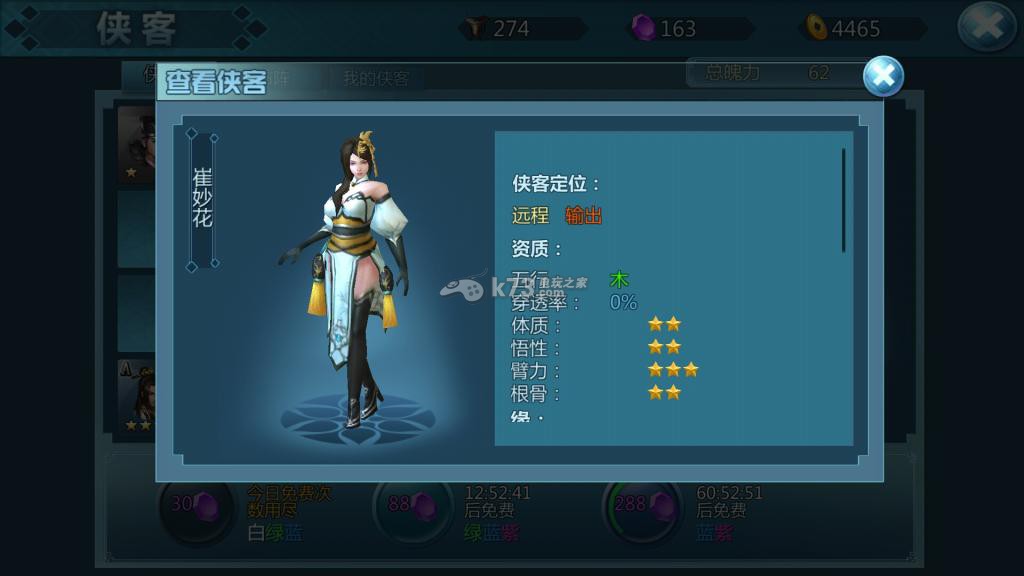Exit the 侠客 screen with top-right X

tap(986, 27)
